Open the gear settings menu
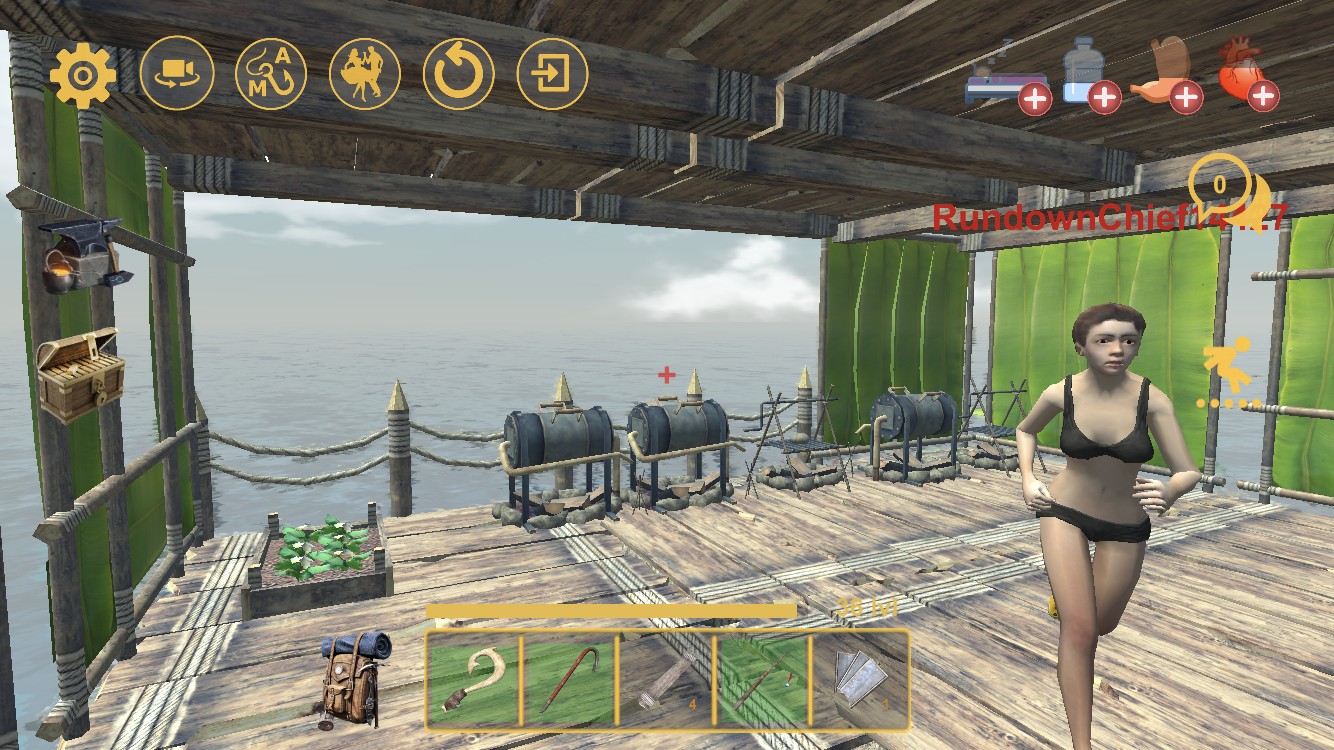The image size is (1334, 750). pos(83,74)
